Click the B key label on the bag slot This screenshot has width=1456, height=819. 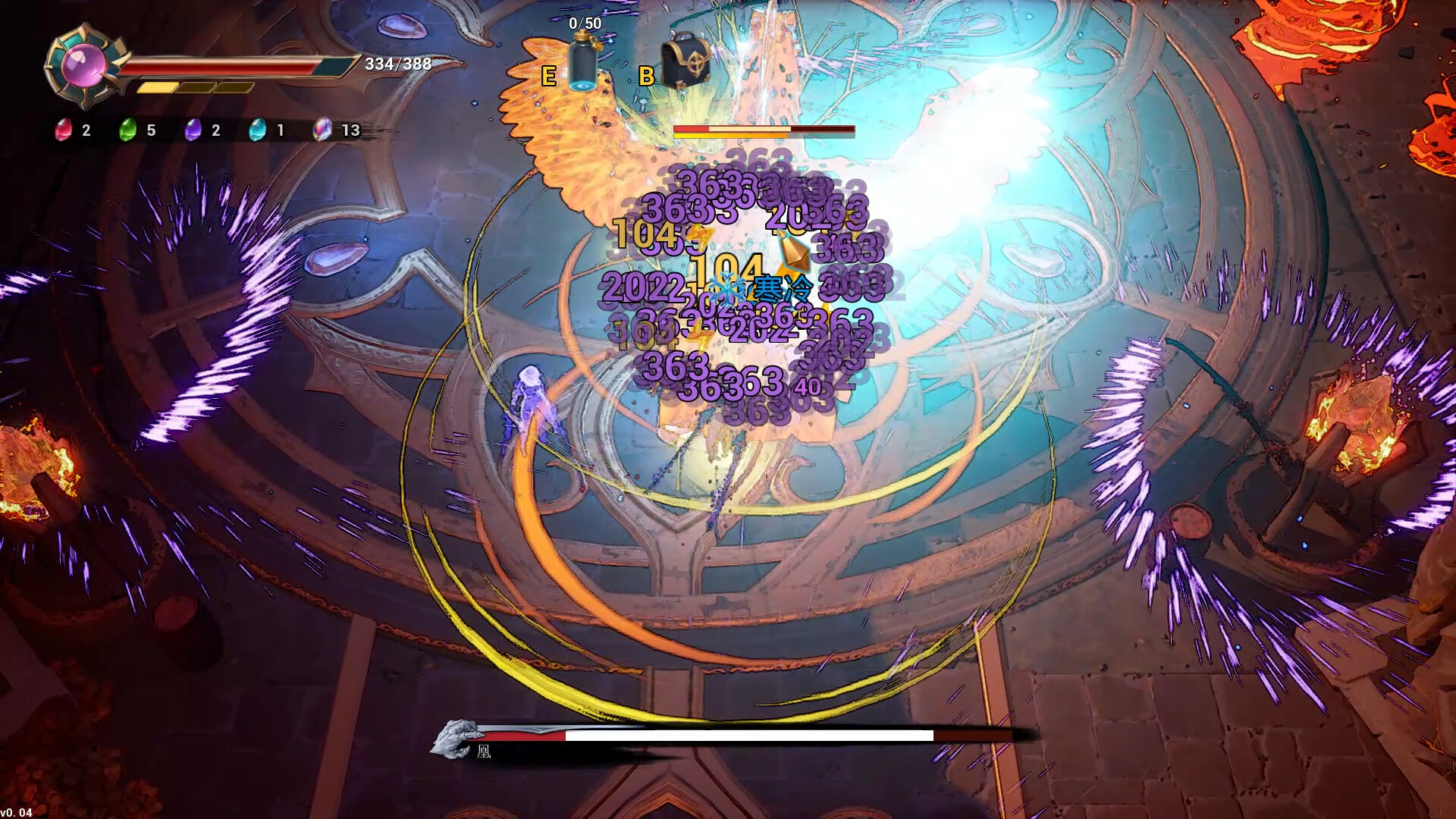pyautogui.click(x=646, y=76)
